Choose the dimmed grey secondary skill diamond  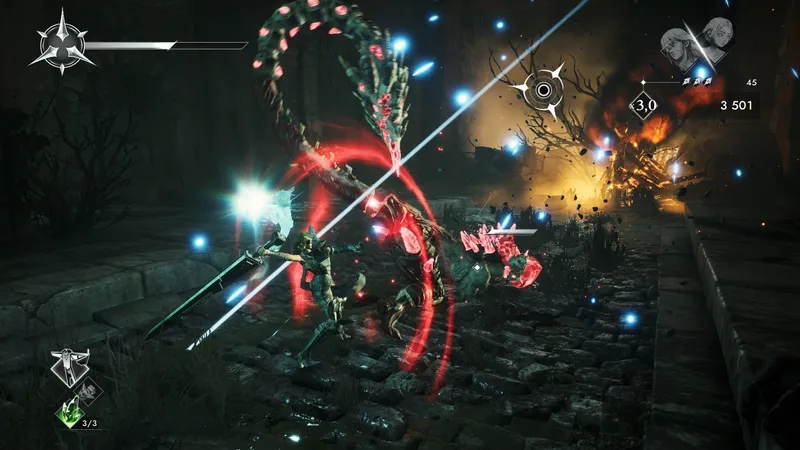89,391
